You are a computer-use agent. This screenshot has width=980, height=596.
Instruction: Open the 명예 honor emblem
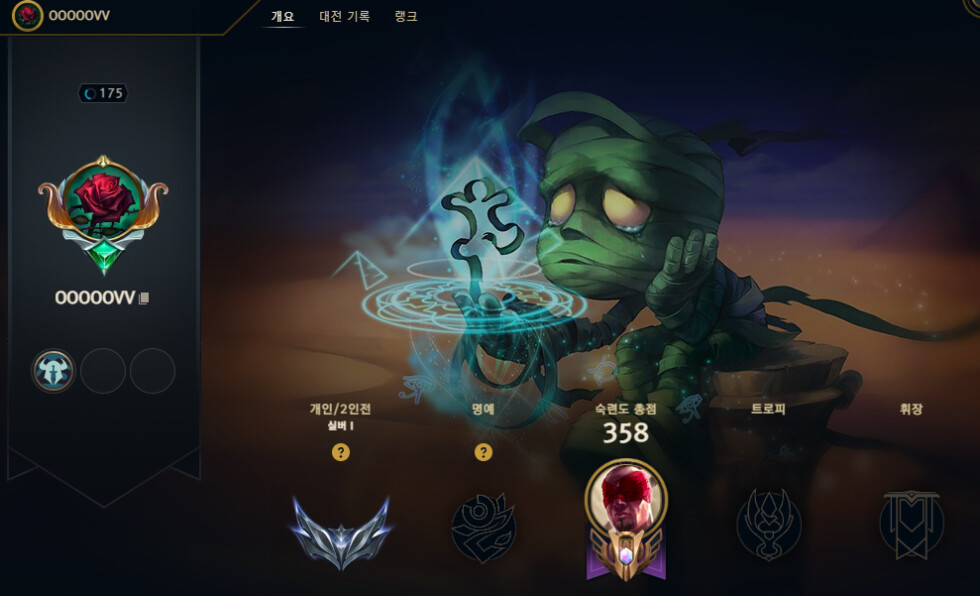coord(483,527)
